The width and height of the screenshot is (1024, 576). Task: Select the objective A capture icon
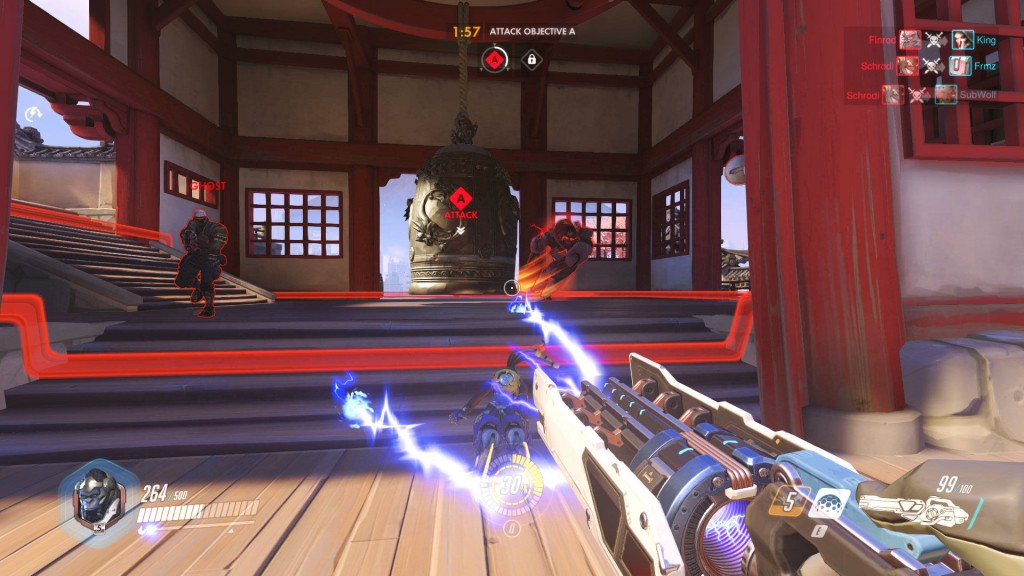(494, 60)
